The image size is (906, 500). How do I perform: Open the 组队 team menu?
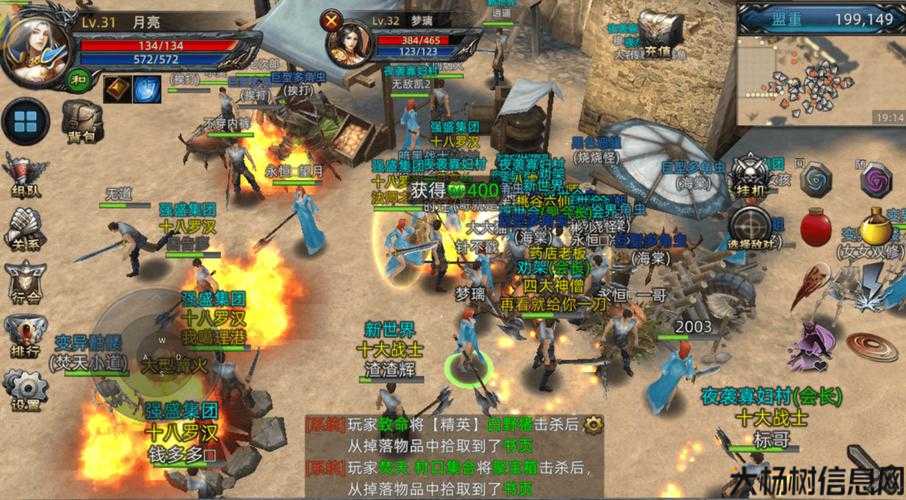[x=24, y=177]
